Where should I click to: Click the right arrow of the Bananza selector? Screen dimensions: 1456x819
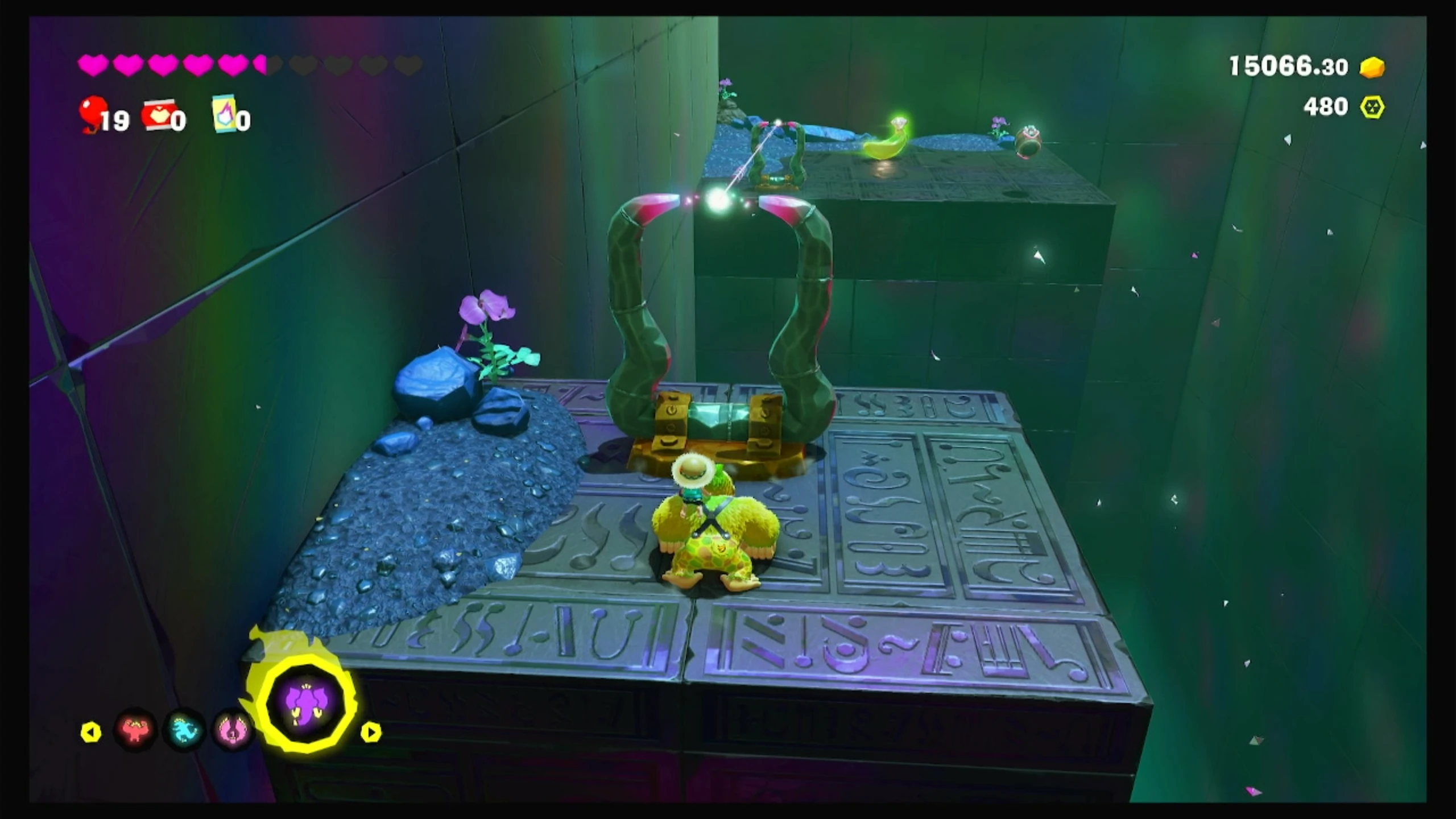pos(371,732)
